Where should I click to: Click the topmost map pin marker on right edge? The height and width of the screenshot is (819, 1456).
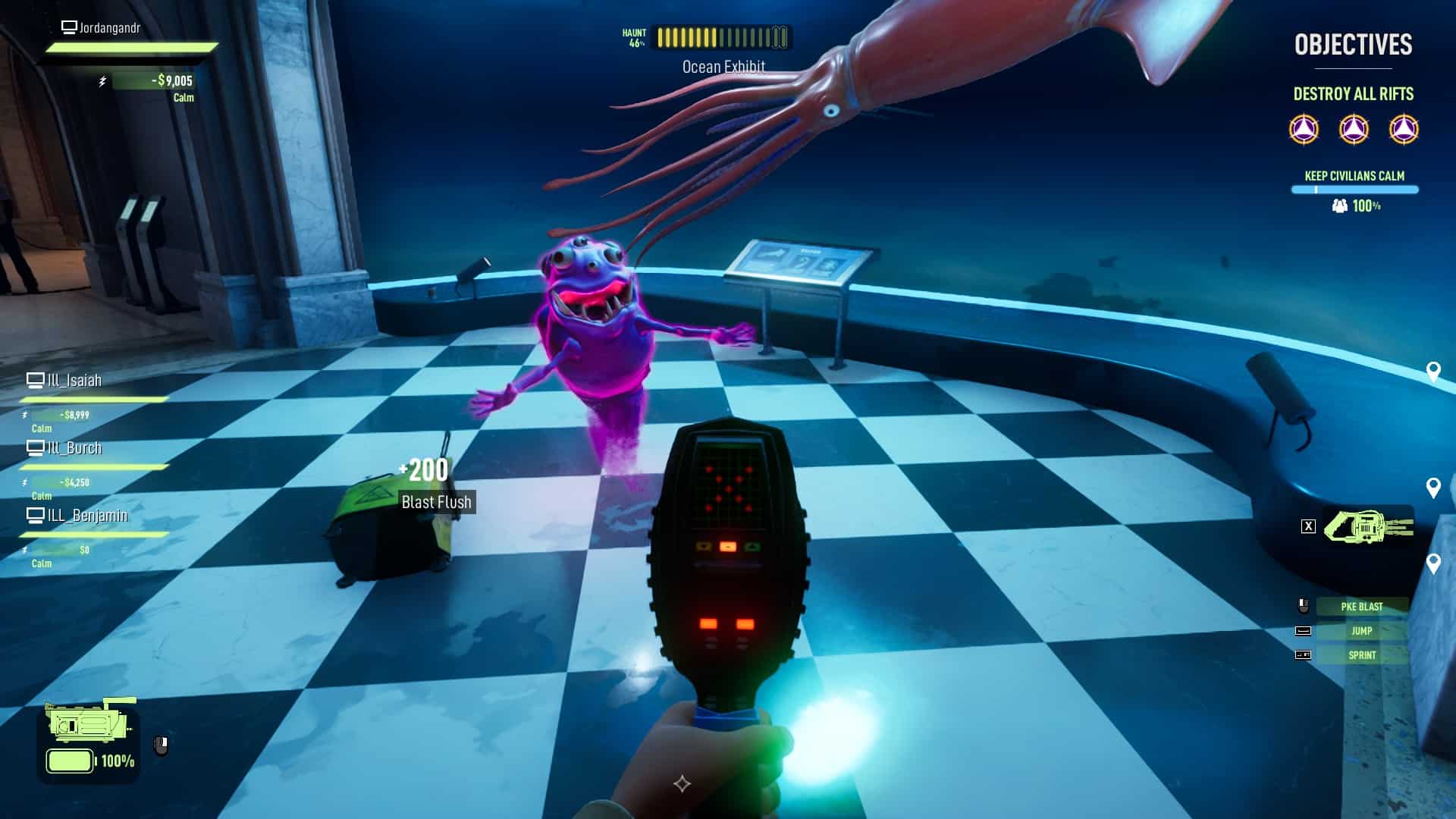[x=1432, y=372]
